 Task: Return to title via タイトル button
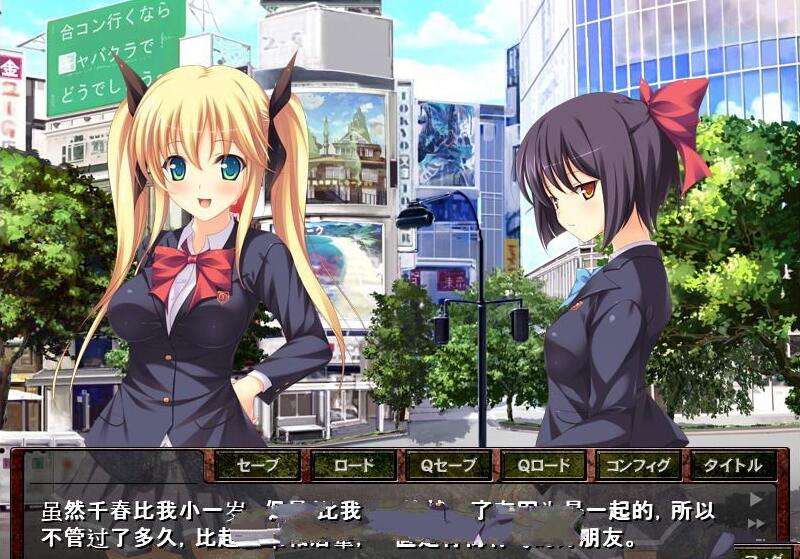tap(733, 465)
